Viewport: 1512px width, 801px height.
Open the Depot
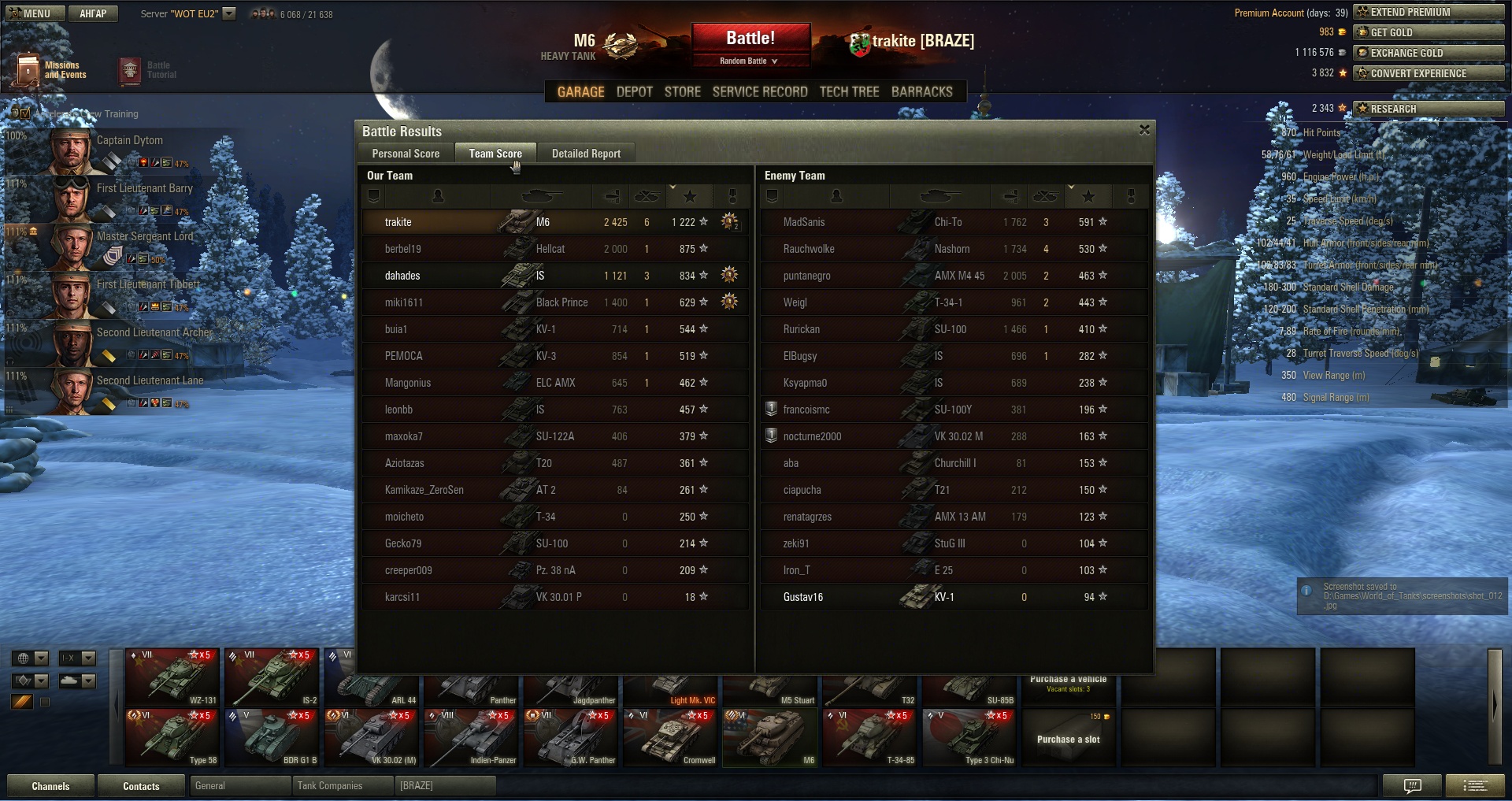[x=634, y=92]
